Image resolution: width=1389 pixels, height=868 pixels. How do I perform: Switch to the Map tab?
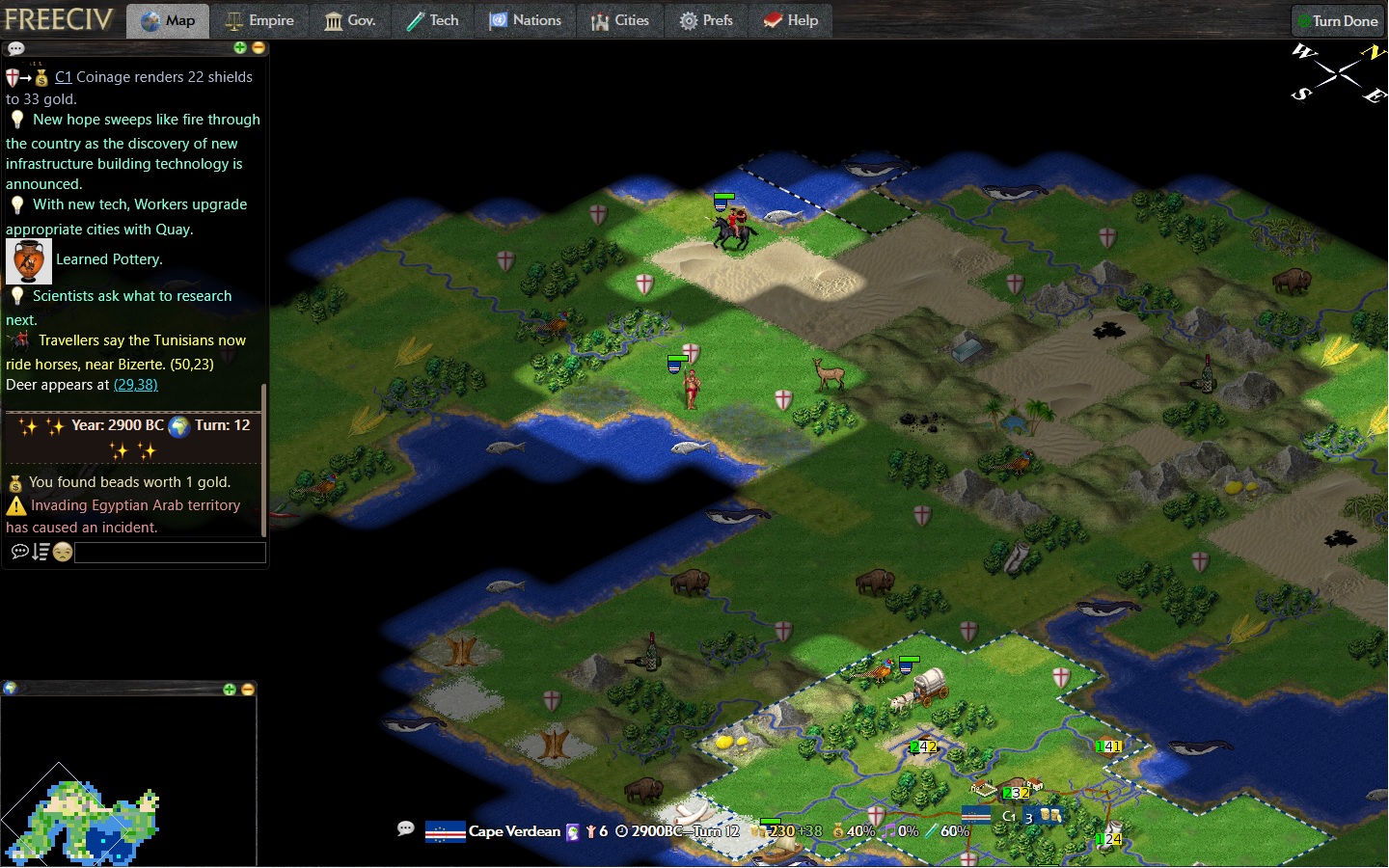coord(168,20)
